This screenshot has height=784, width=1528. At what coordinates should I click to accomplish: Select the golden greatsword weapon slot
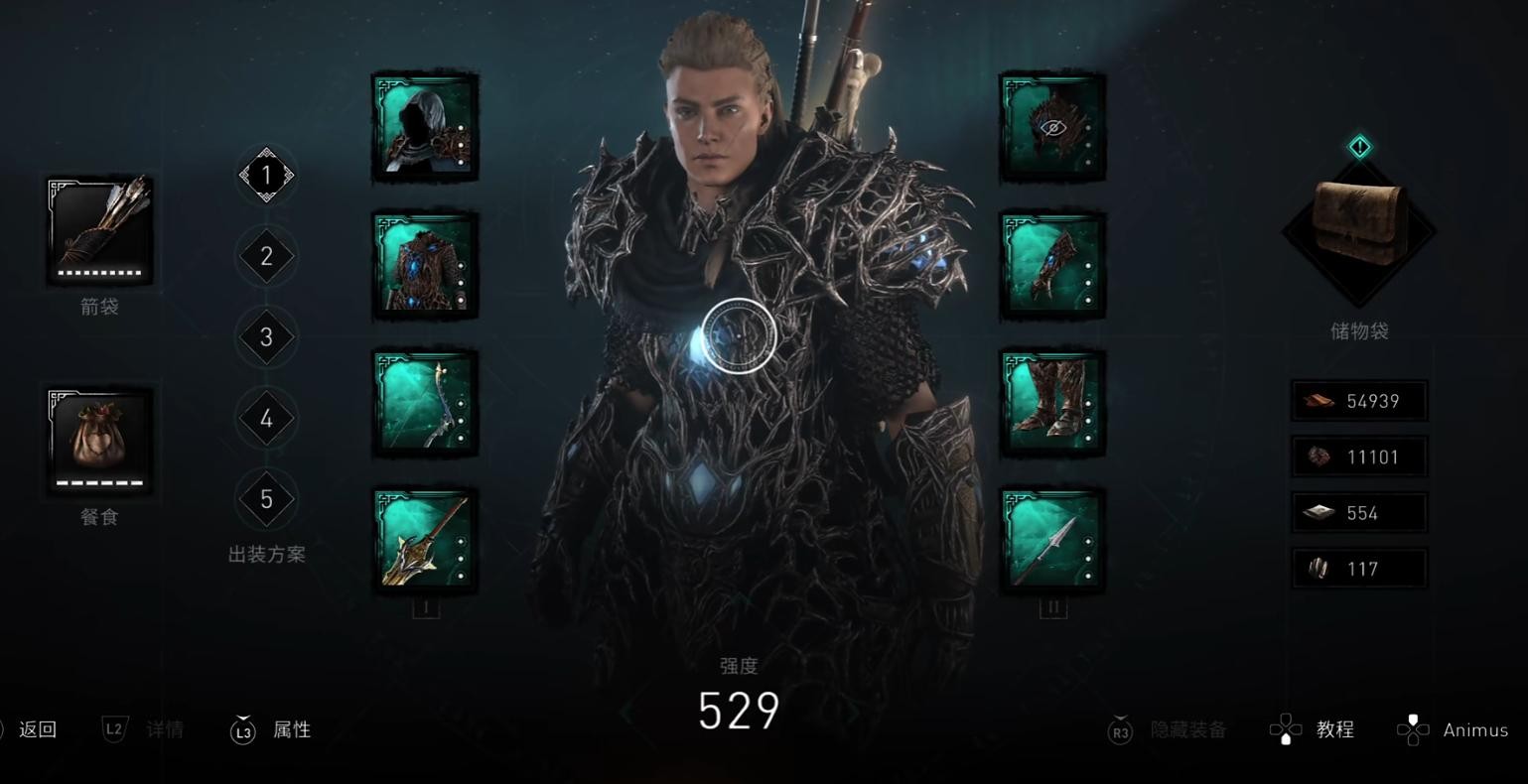point(425,541)
